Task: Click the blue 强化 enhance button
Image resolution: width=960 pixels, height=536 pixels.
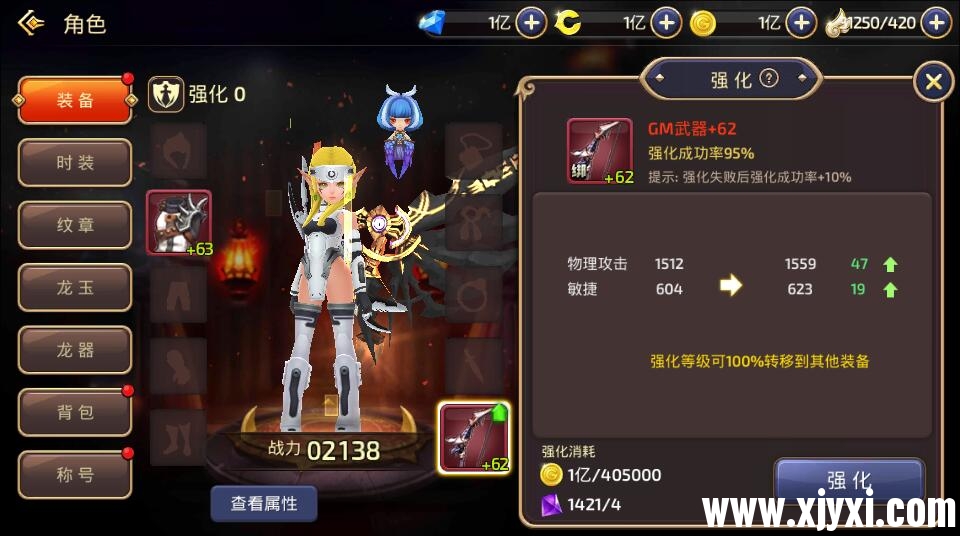Action: click(849, 480)
